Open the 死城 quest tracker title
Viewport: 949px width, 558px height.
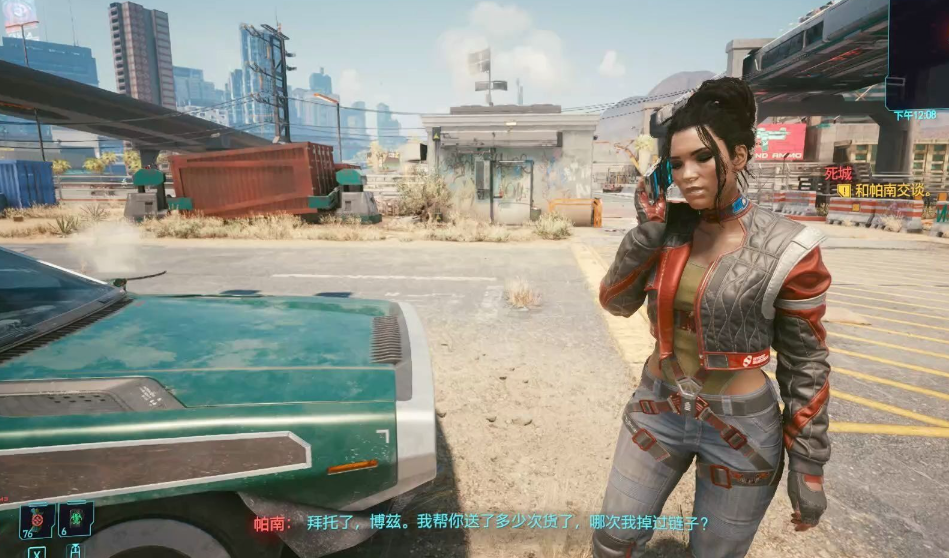click(x=839, y=173)
